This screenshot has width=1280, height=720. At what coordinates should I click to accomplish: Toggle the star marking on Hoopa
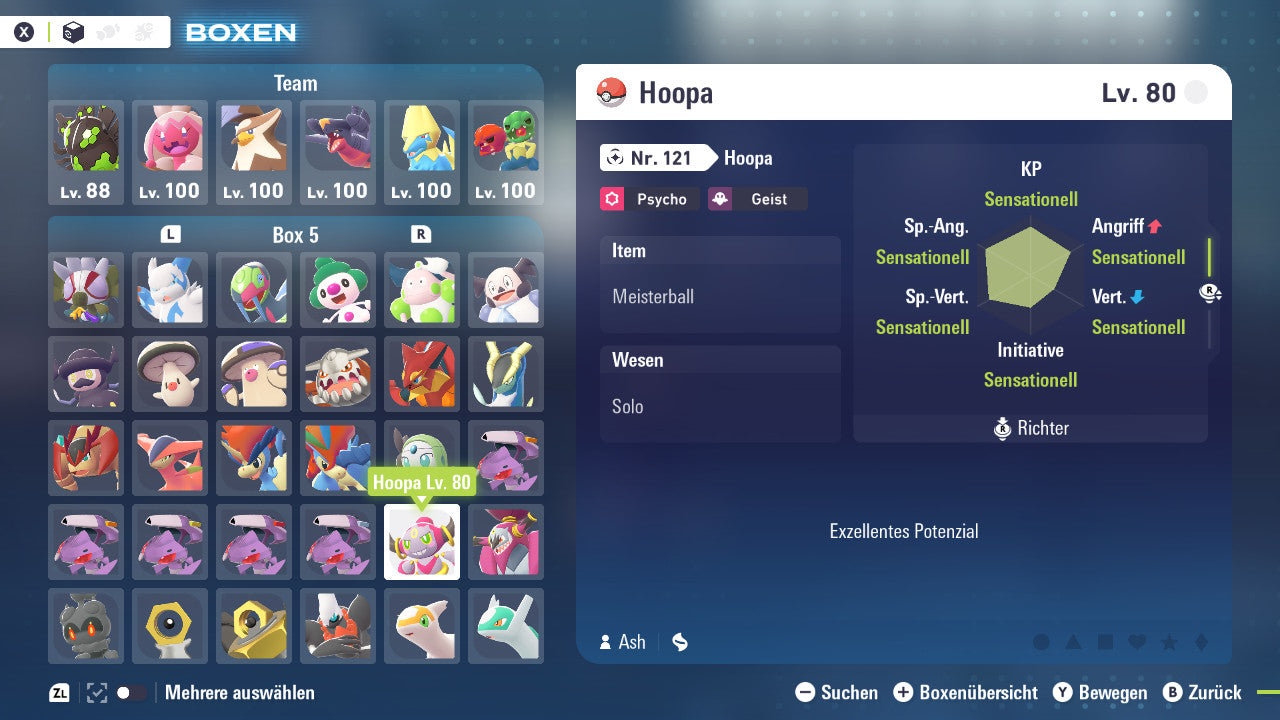(1169, 642)
